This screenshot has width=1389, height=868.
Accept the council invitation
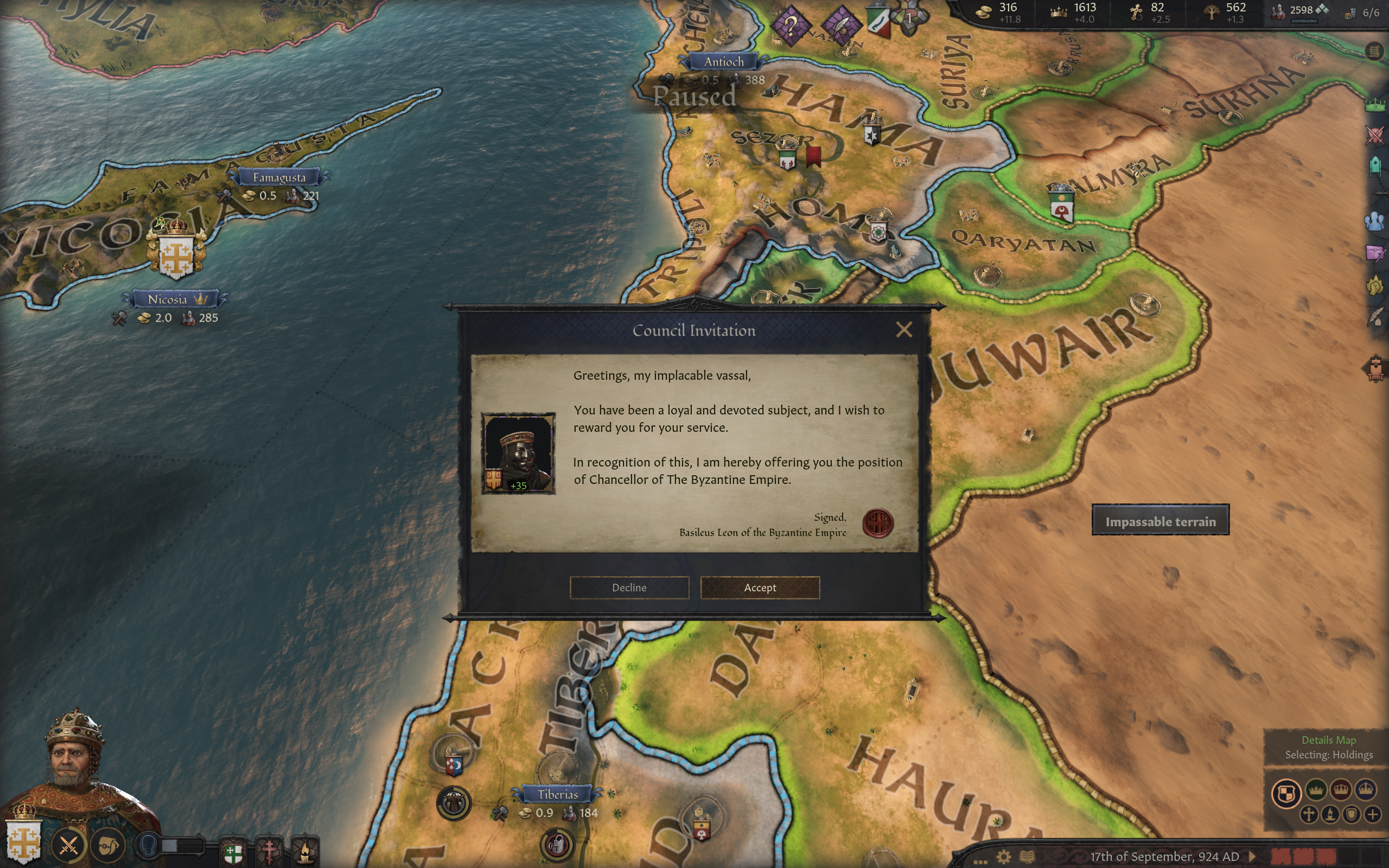pyautogui.click(x=760, y=588)
